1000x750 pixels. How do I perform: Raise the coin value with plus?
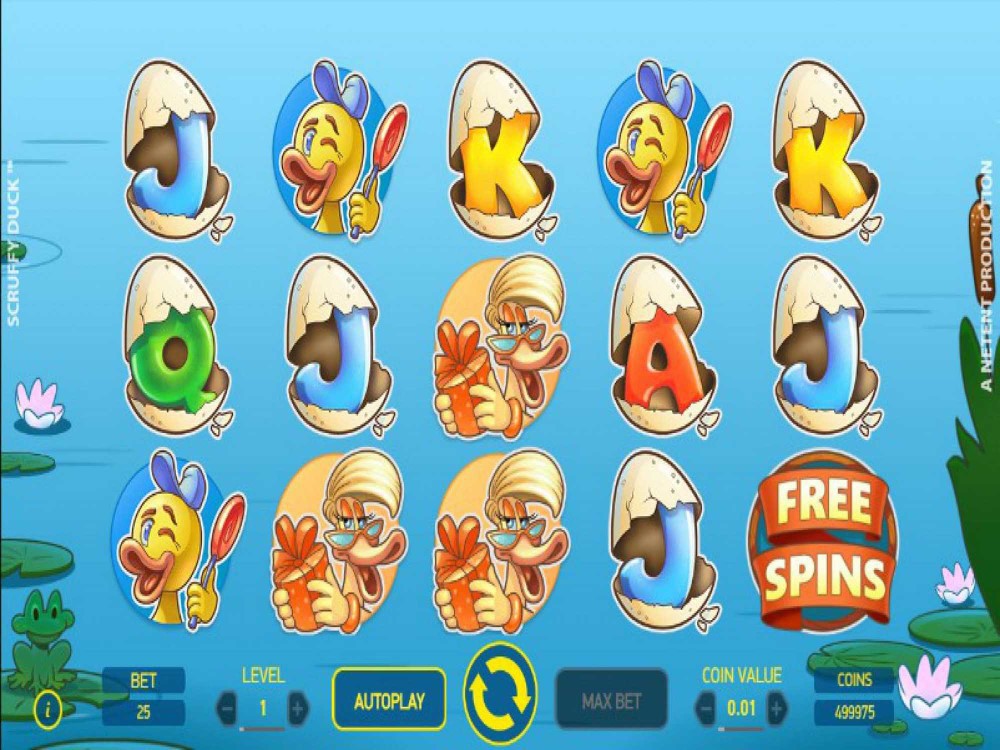(x=776, y=709)
